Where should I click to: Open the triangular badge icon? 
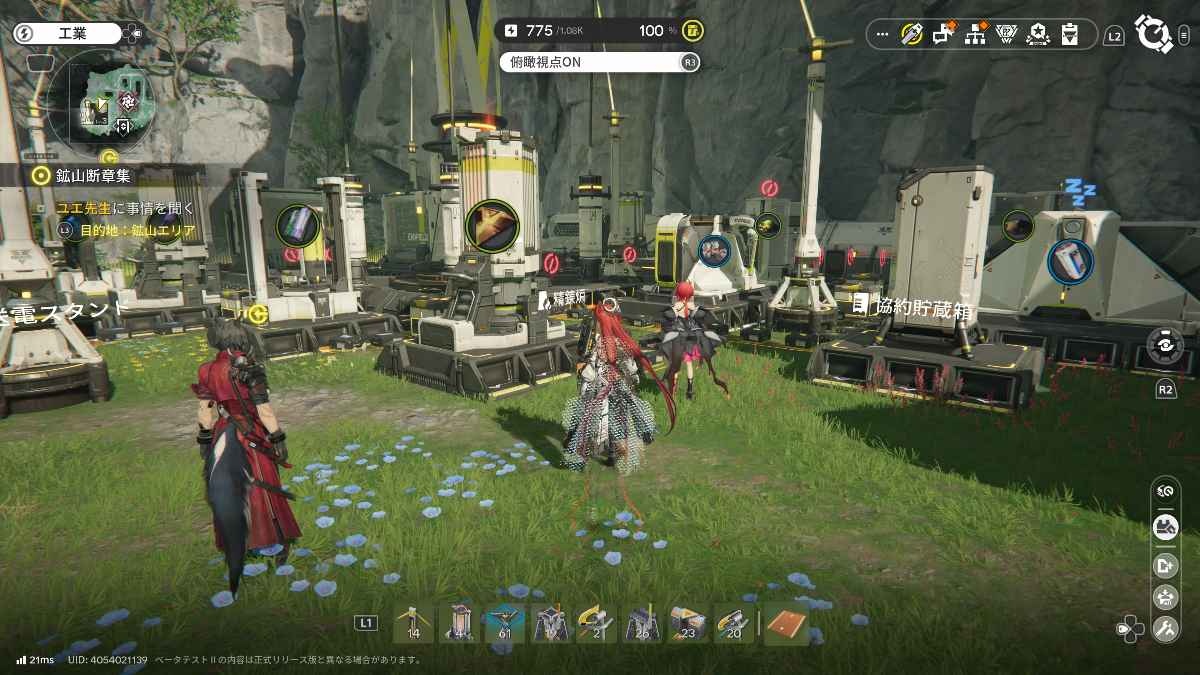(1007, 35)
